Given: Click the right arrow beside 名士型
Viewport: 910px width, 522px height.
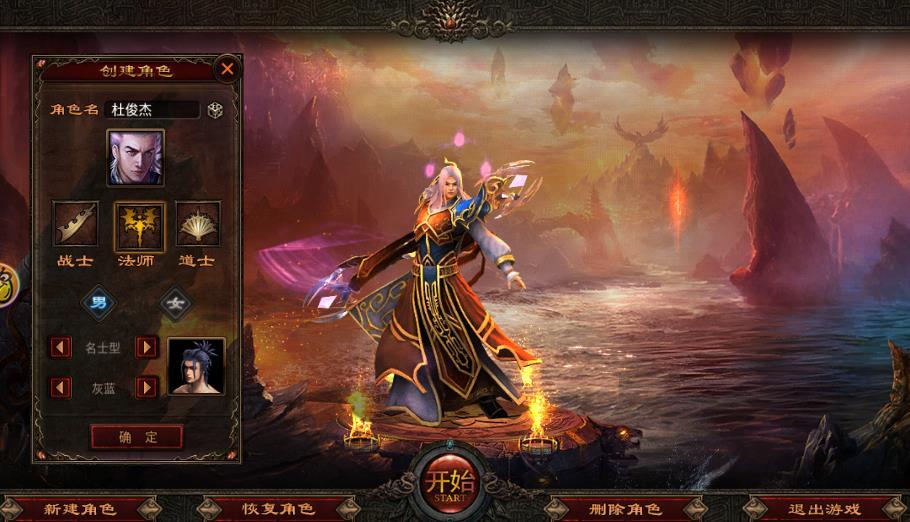Looking at the screenshot, I should pos(147,347).
